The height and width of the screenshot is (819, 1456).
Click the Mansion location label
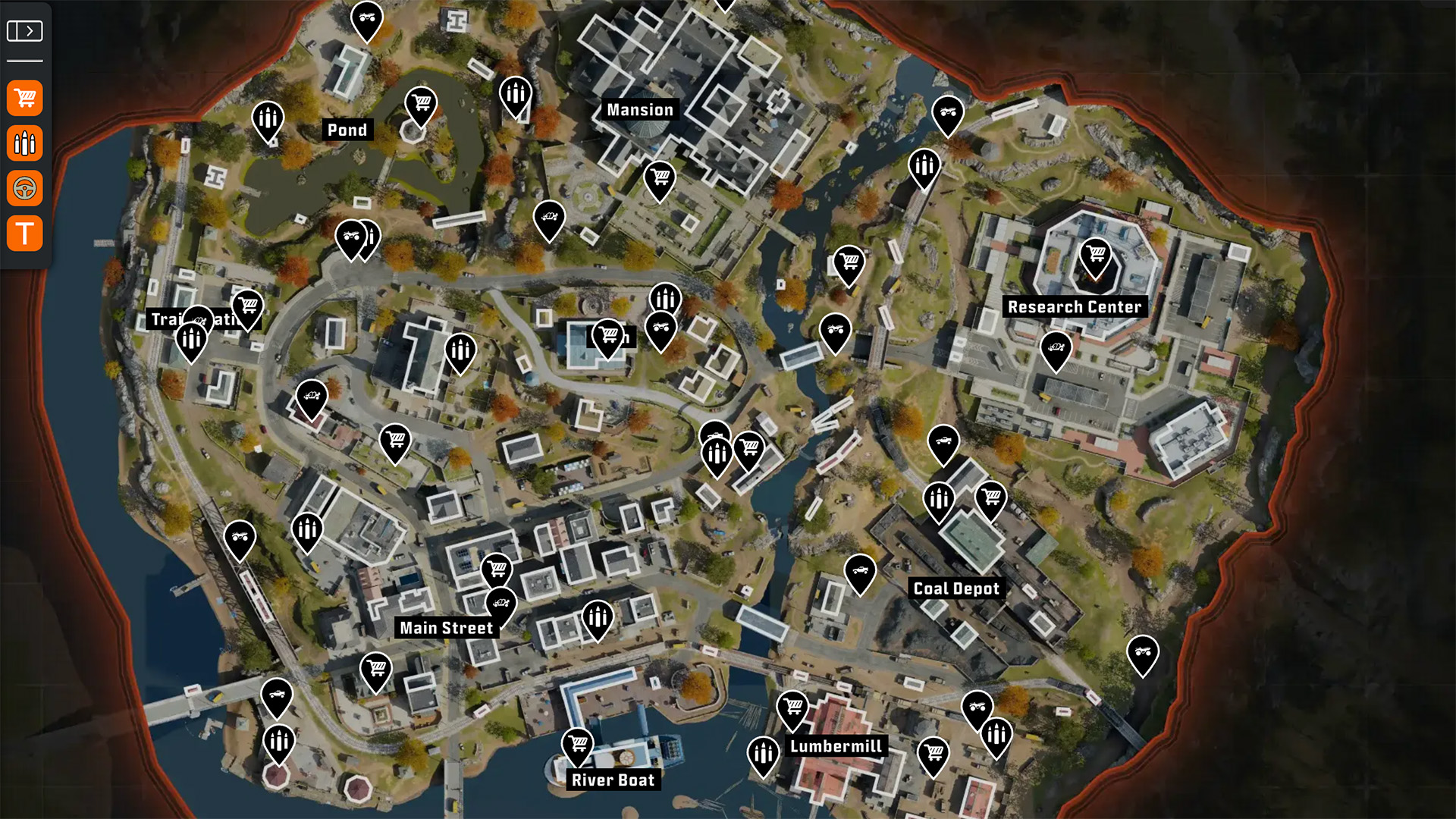[x=639, y=110]
